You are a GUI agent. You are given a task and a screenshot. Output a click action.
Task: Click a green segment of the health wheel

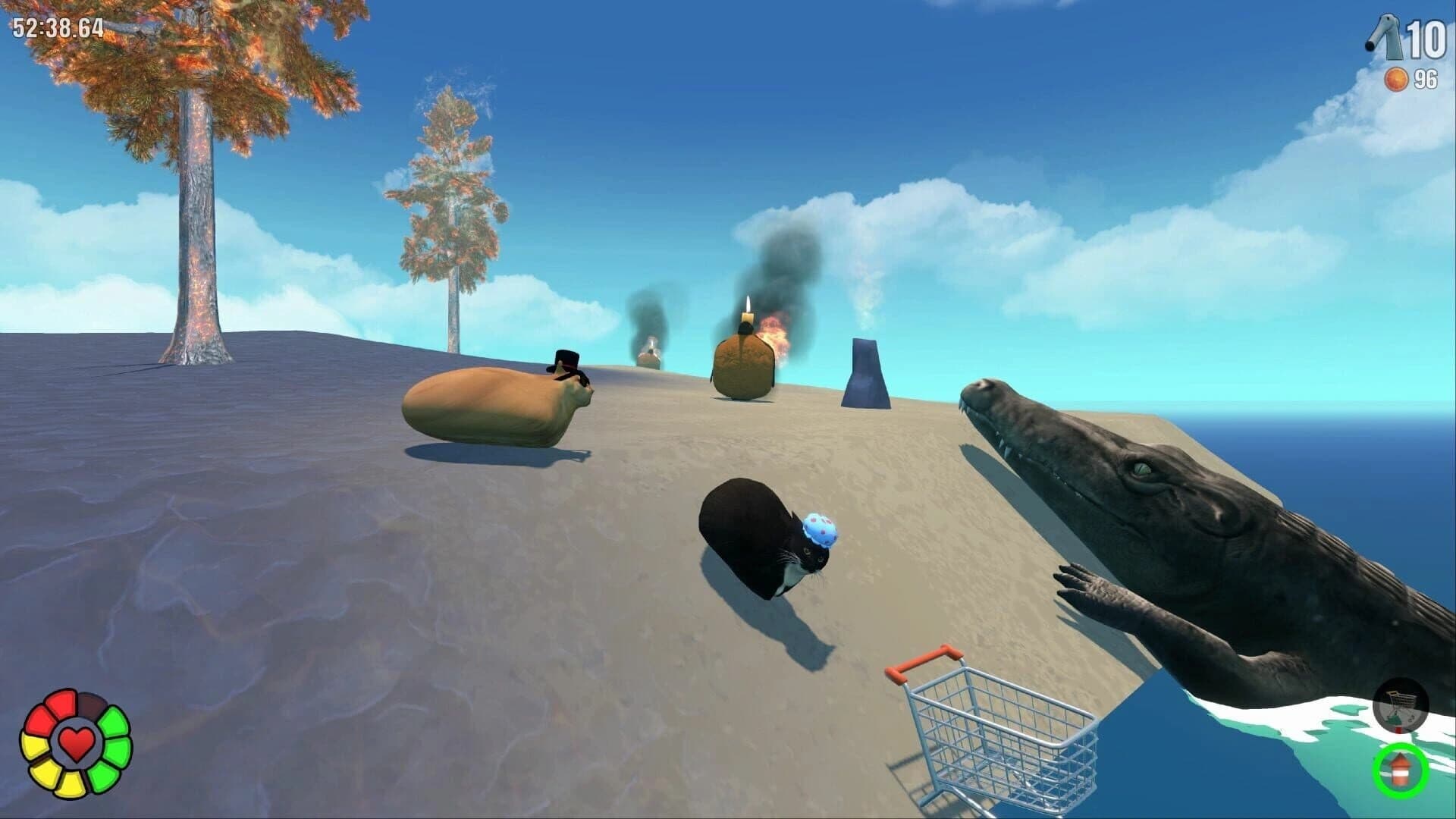[x=115, y=722]
